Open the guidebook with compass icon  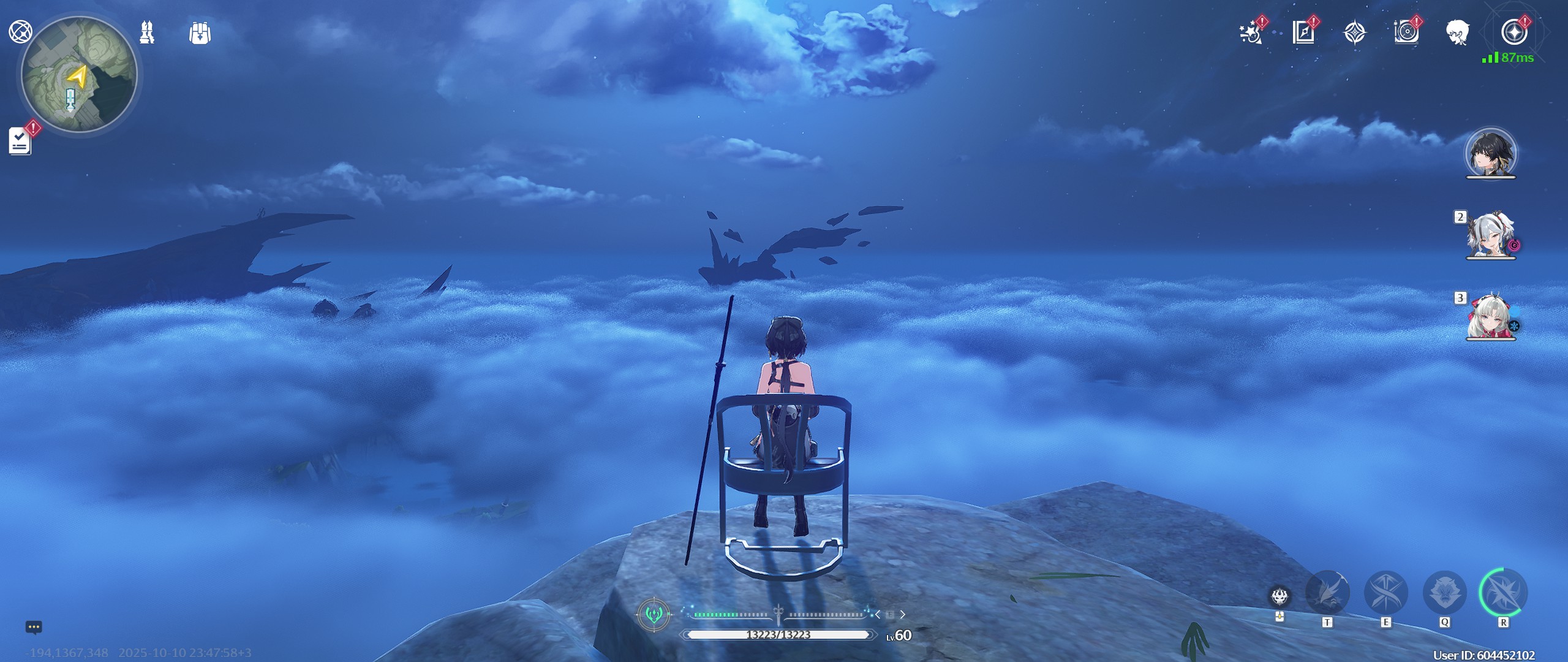[x=1303, y=32]
